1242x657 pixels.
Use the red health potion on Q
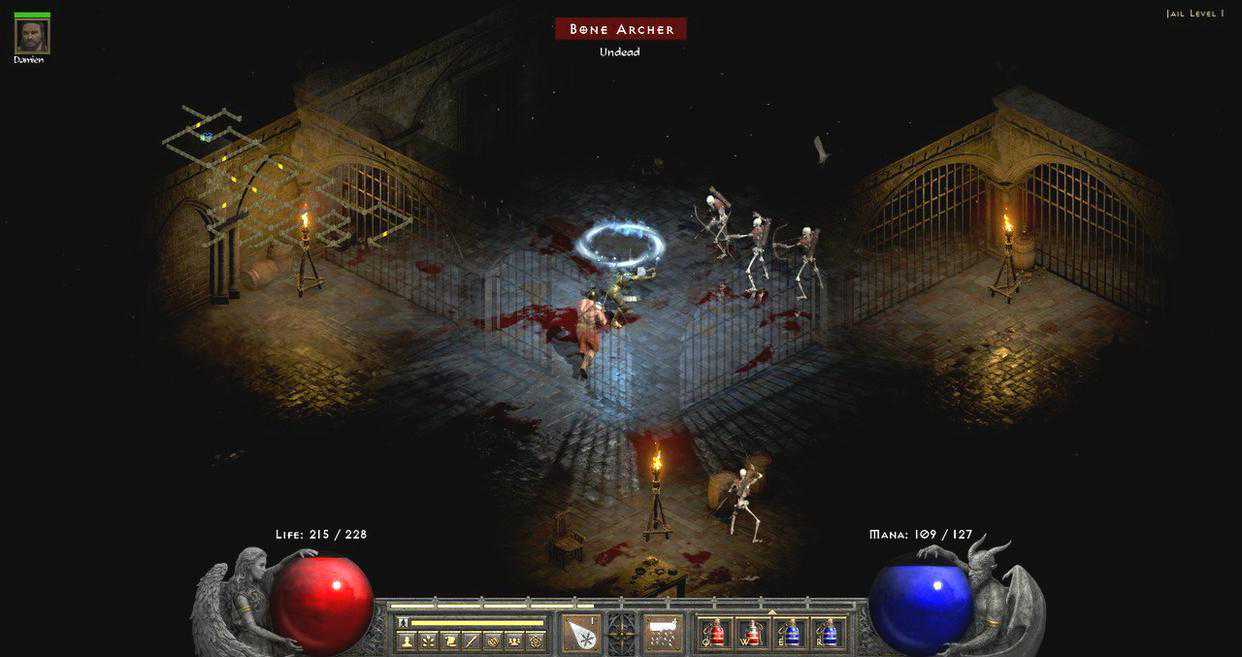tap(715, 633)
